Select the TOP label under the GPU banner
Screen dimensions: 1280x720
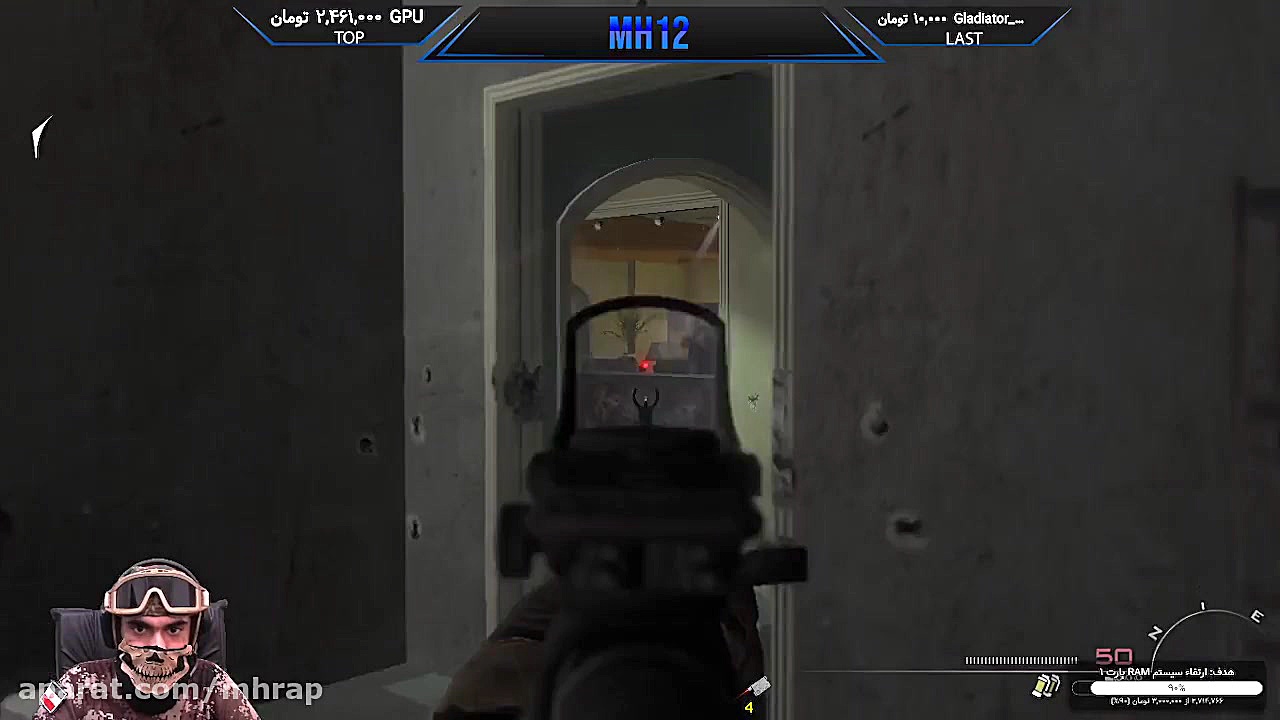pyautogui.click(x=348, y=38)
